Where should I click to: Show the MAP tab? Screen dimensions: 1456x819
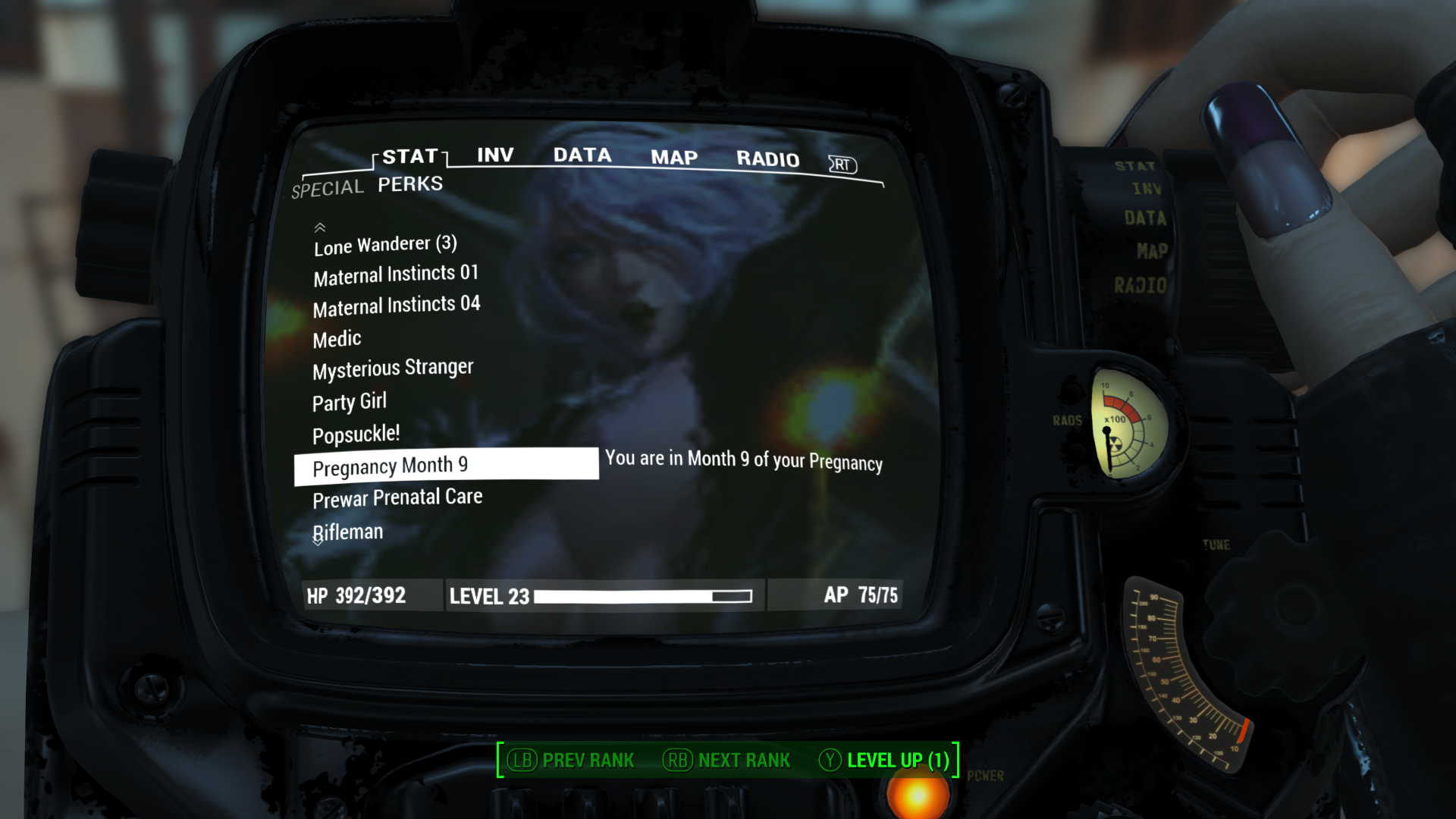[x=674, y=158]
